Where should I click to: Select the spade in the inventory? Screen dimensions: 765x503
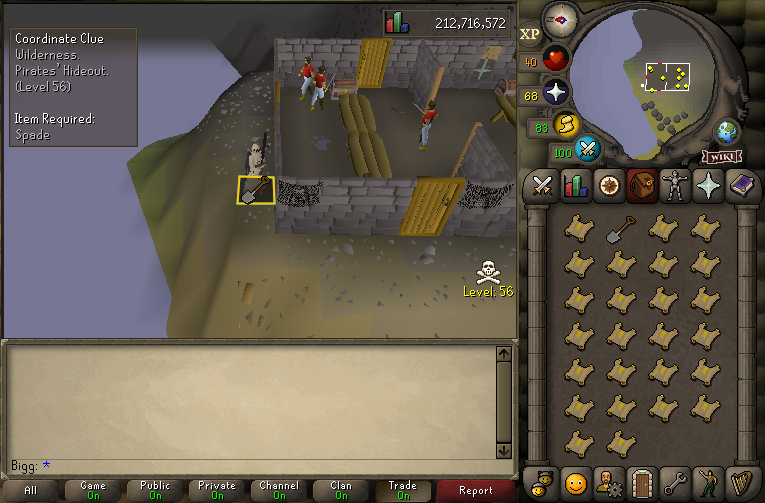(x=621, y=228)
